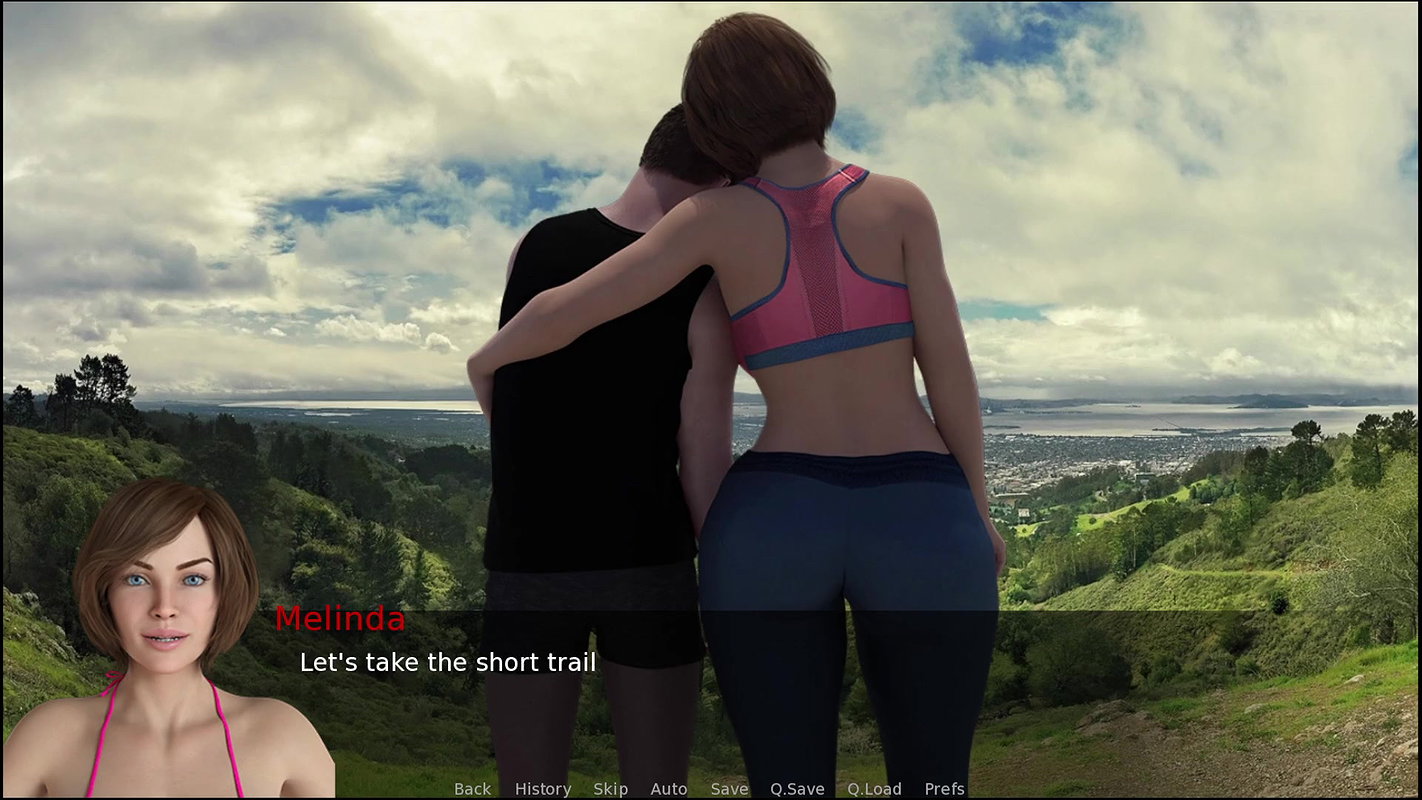Open Prefs from the quick menu

[944, 789]
